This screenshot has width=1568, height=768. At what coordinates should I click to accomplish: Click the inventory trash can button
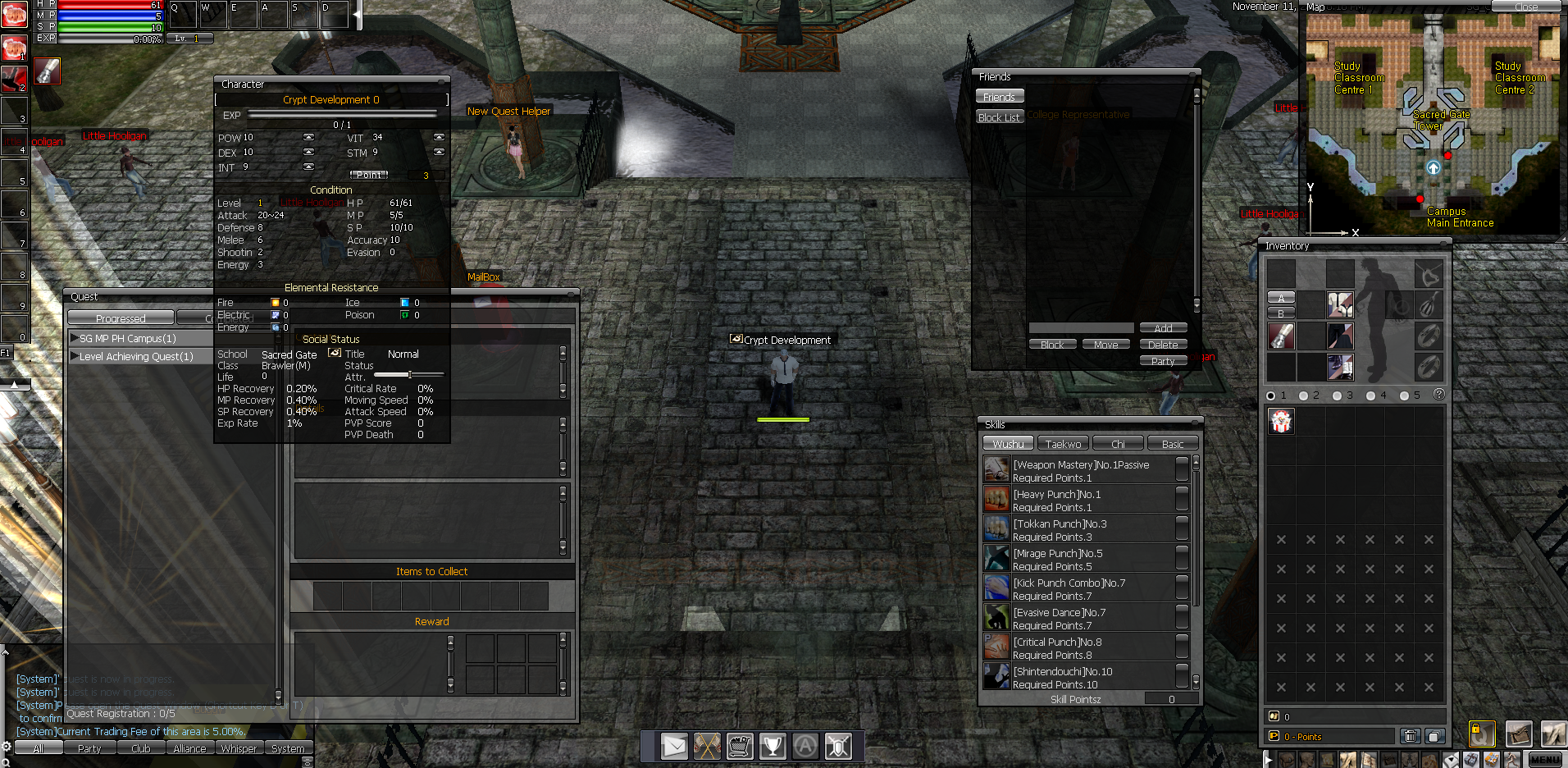[x=1410, y=736]
